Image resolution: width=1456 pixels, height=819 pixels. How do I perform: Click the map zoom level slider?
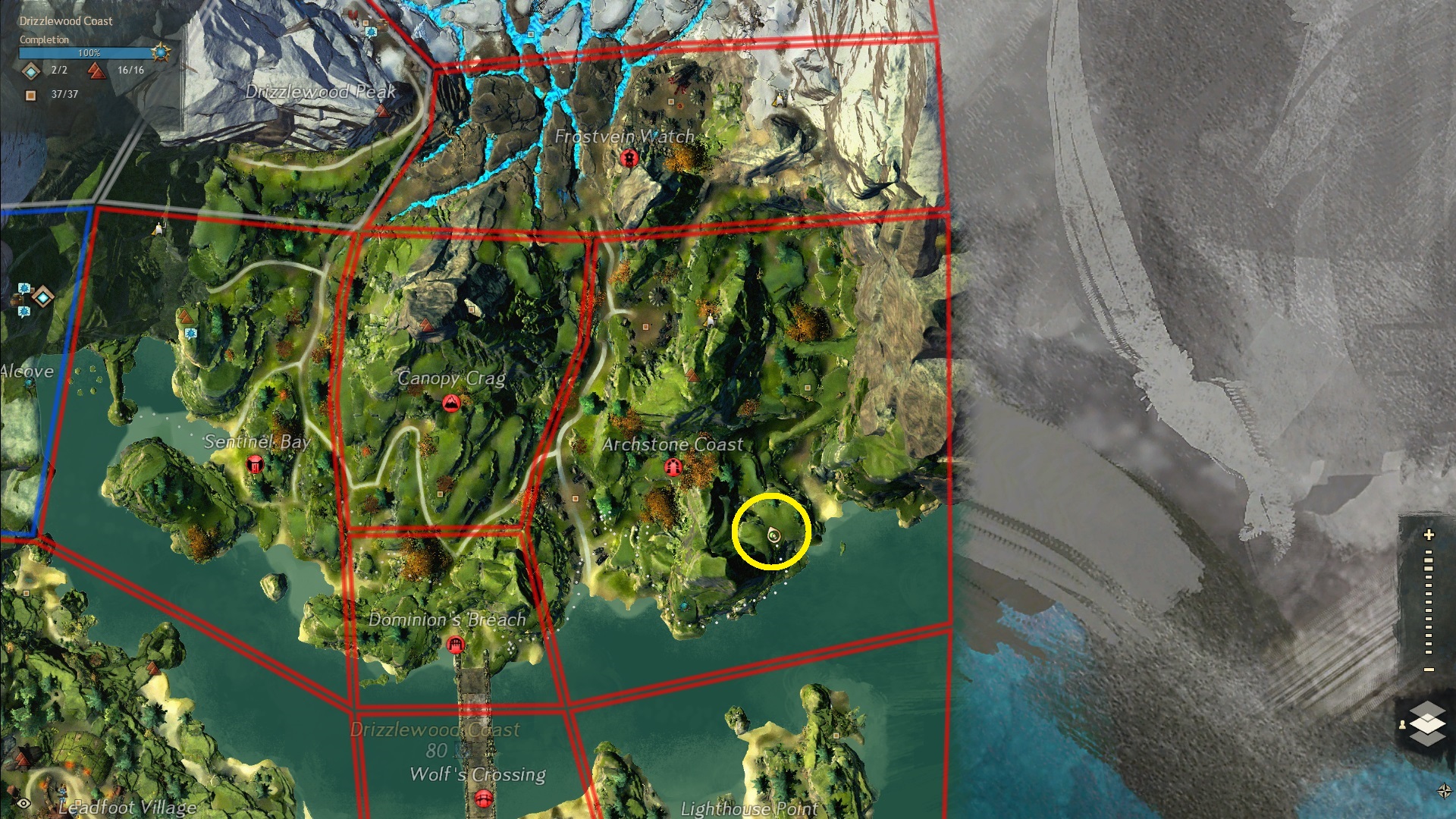(1429, 603)
